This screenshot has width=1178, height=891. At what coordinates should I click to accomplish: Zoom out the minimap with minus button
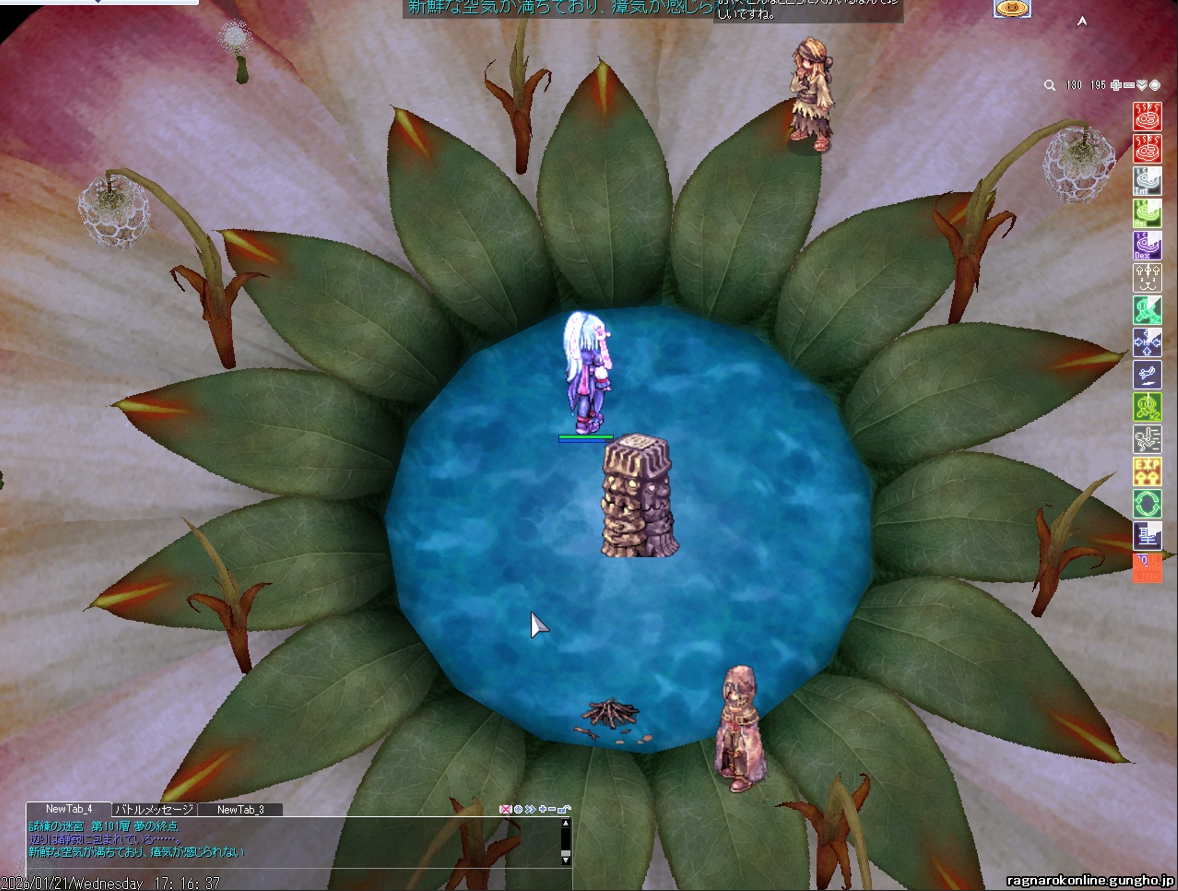pos(1129,86)
